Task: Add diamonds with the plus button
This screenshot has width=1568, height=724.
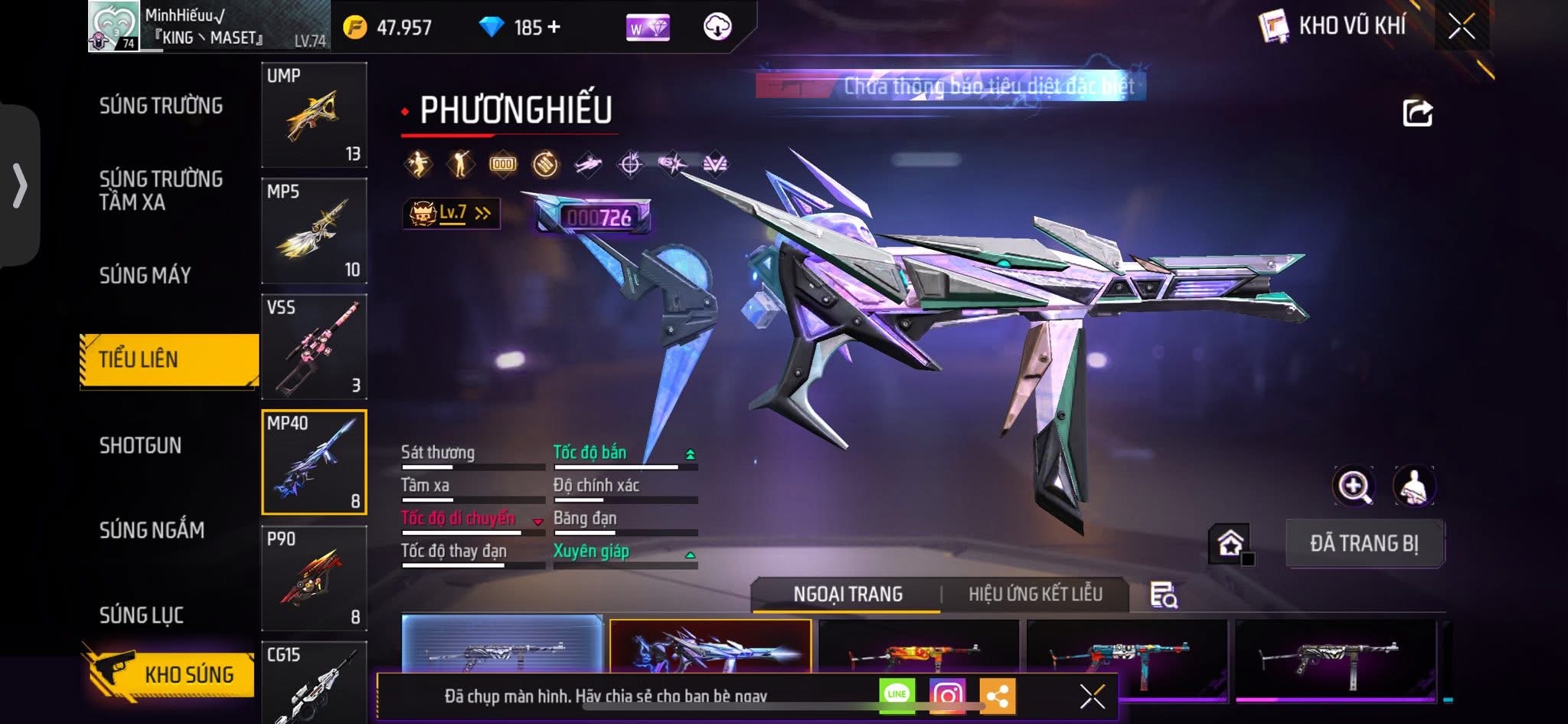Action: [x=554, y=28]
